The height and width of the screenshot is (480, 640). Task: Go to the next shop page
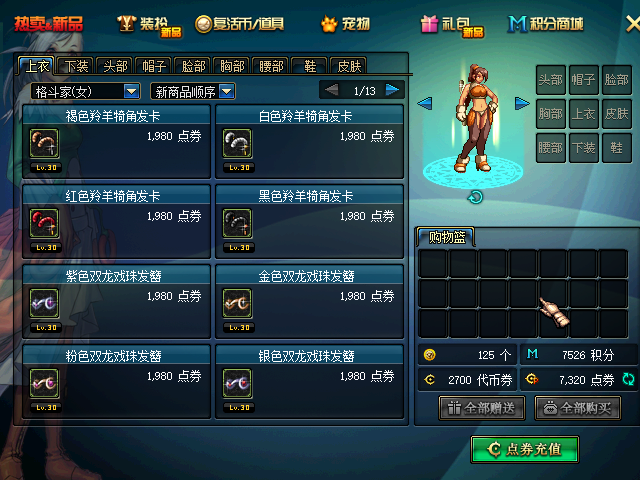393,90
